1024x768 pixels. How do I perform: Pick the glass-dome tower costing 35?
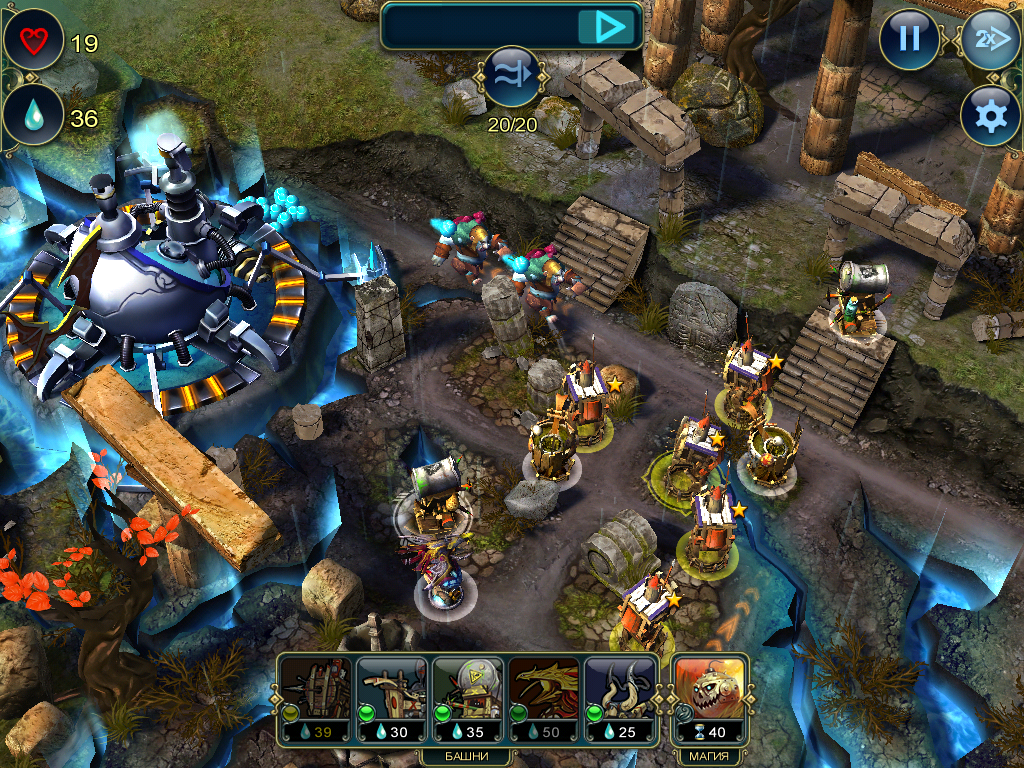point(467,696)
